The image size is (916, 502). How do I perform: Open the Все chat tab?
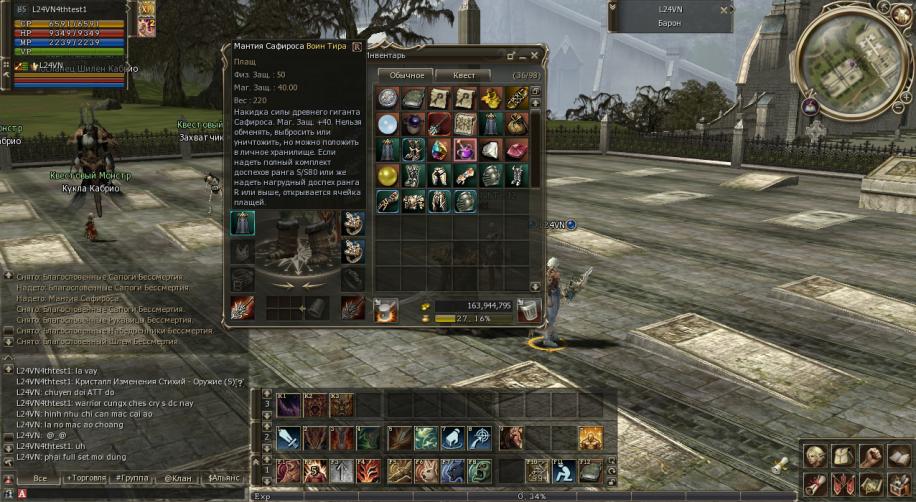coord(39,479)
